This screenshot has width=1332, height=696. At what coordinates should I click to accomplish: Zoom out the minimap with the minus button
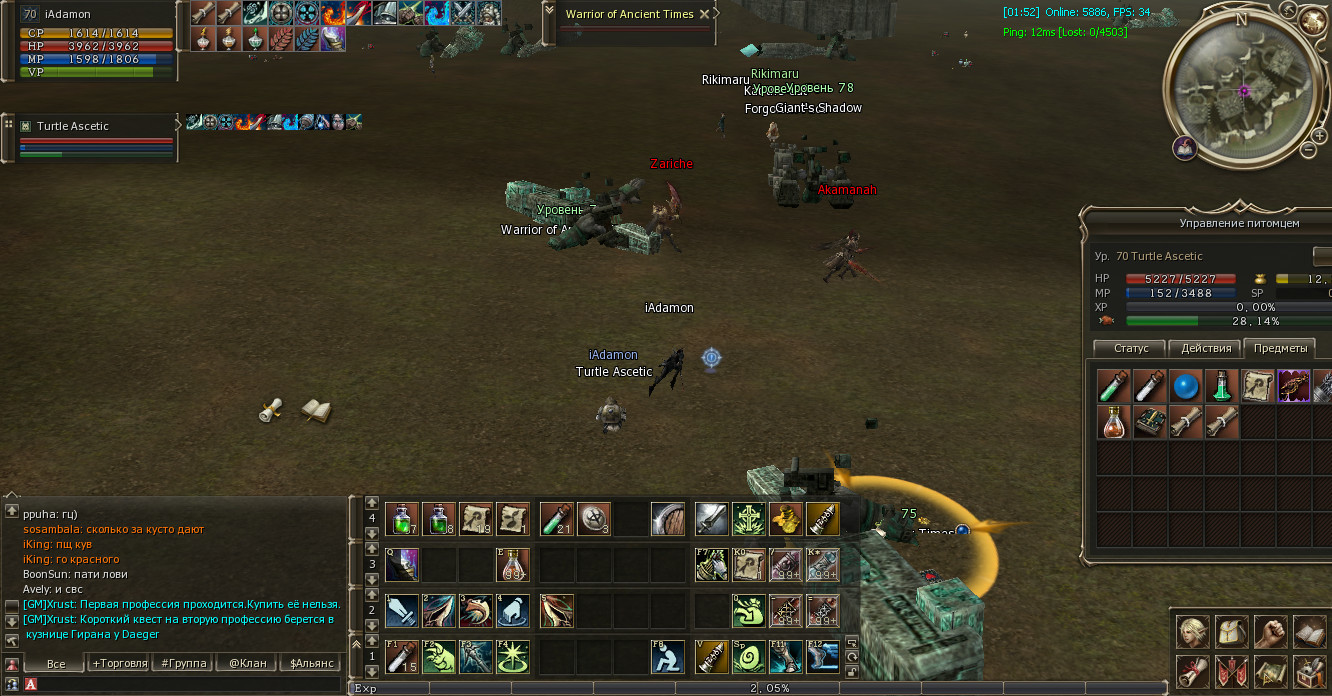pos(1307,150)
